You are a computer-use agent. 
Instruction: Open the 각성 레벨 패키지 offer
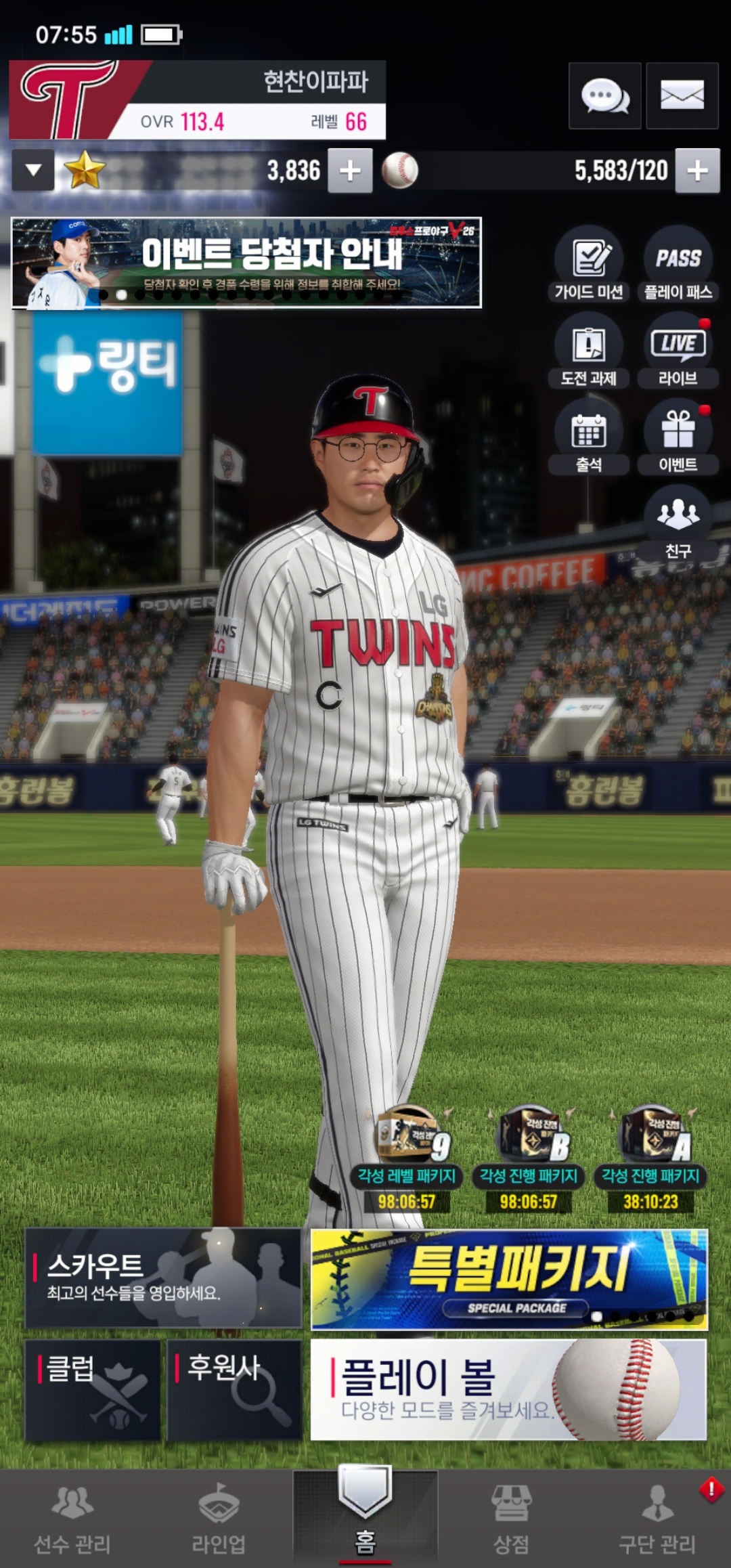pyautogui.click(x=407, y=1159)
